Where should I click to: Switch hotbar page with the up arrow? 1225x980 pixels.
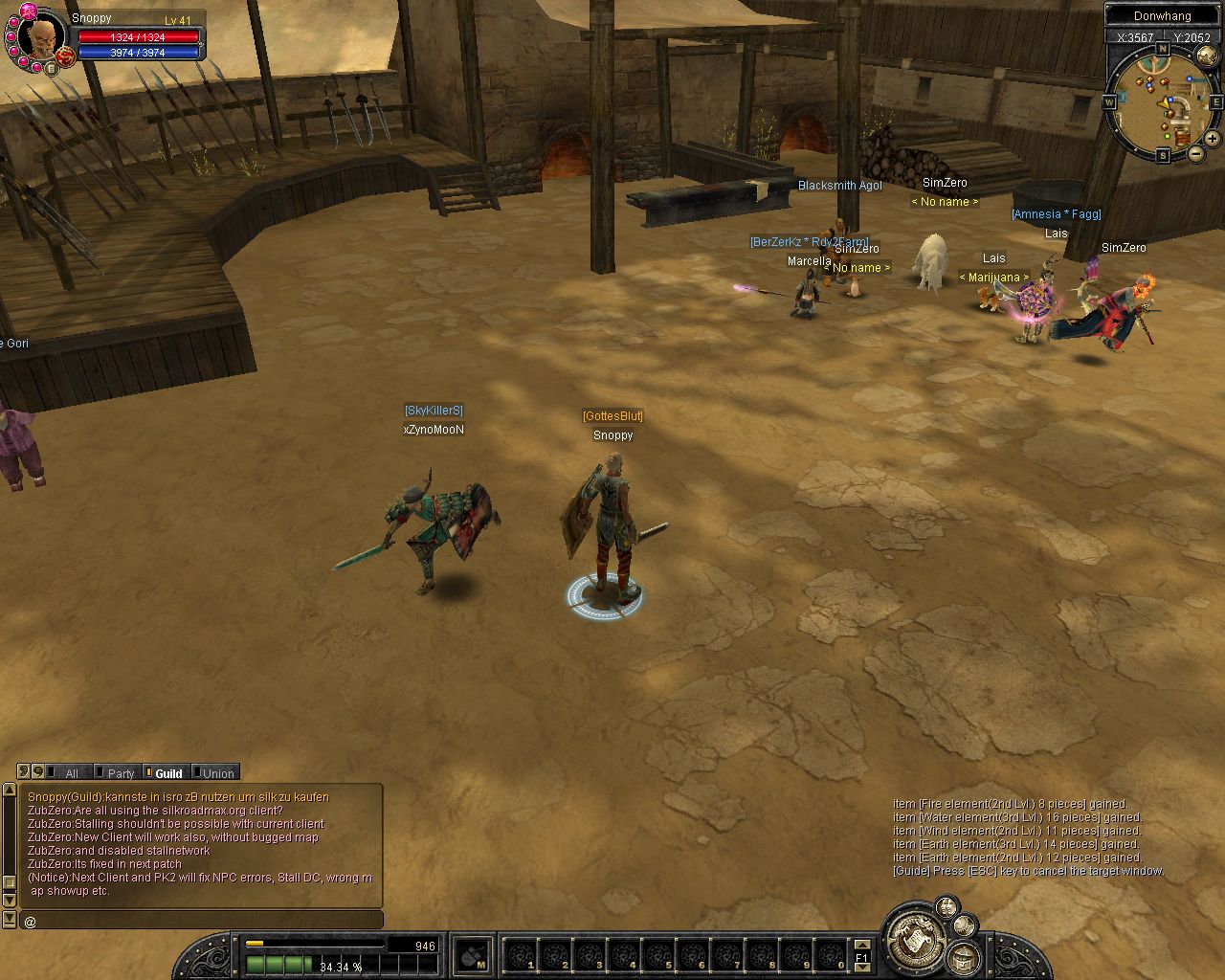pyautogui.click(x=861, y=946)
